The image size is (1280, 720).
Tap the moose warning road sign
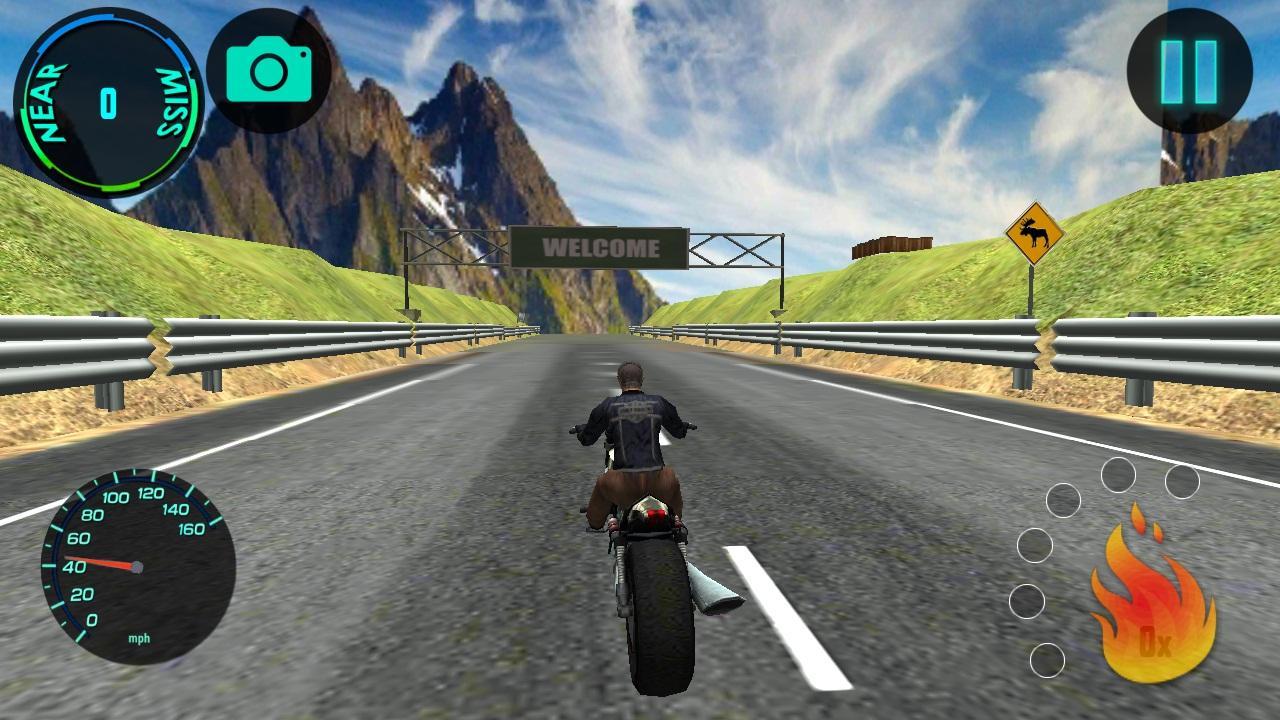pyautogui.click(x=1035, y=233)
